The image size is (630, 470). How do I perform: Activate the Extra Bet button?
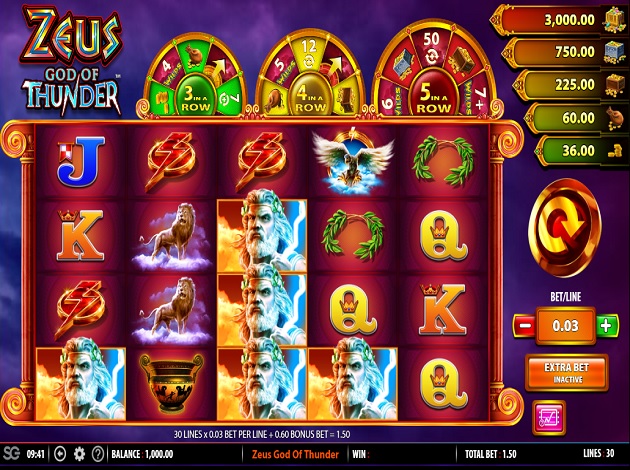[x=565, y=371]
